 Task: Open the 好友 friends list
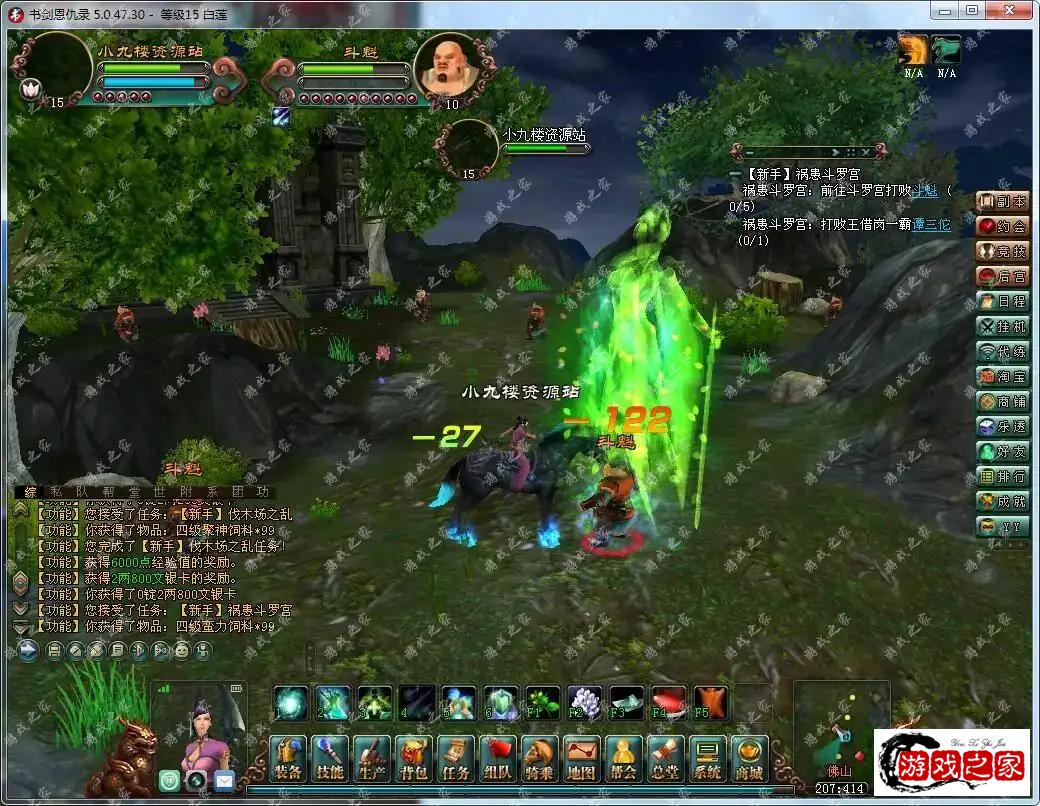tap(1002, 451)
